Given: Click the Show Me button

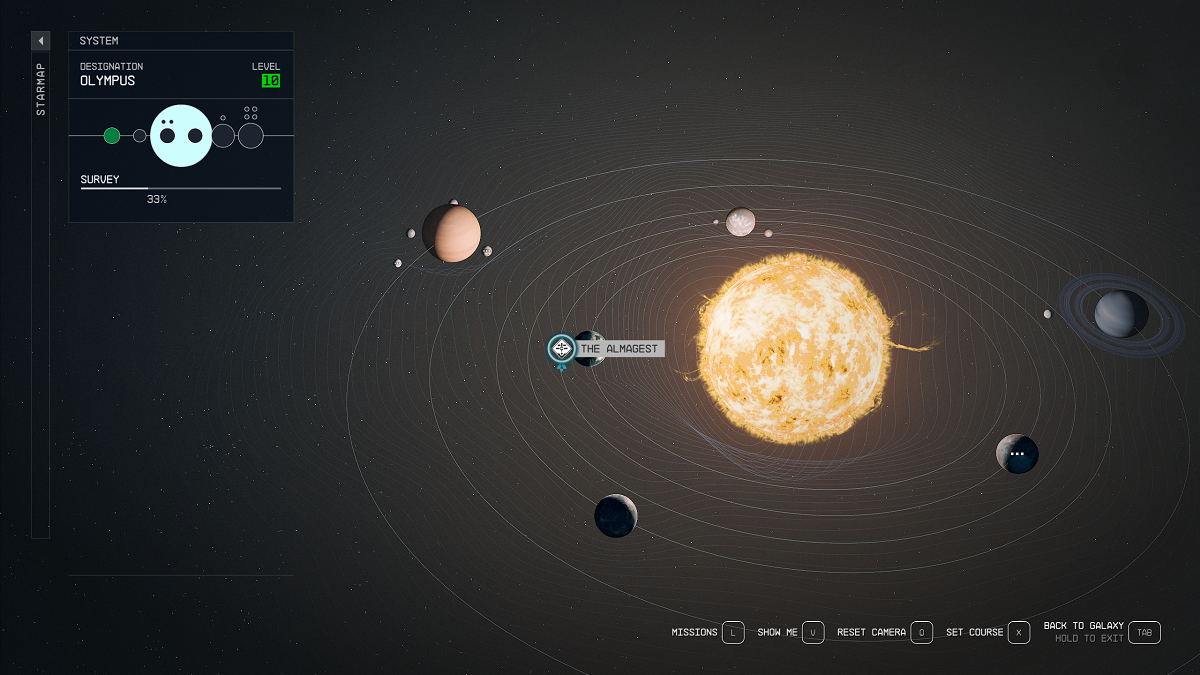Looking at the screenshot, I should [x=813, y=632].
